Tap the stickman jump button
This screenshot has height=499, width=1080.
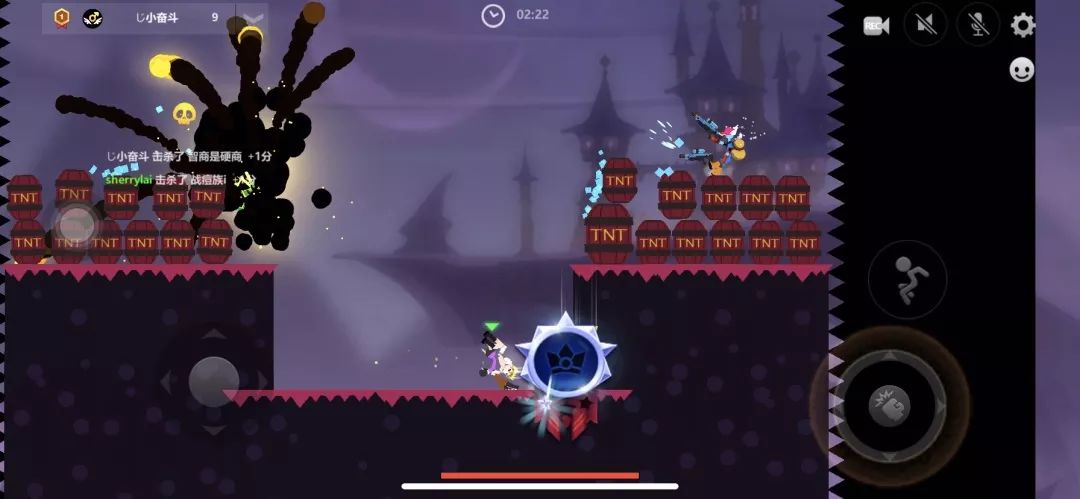pyautogui.click(x=907, y=279)
